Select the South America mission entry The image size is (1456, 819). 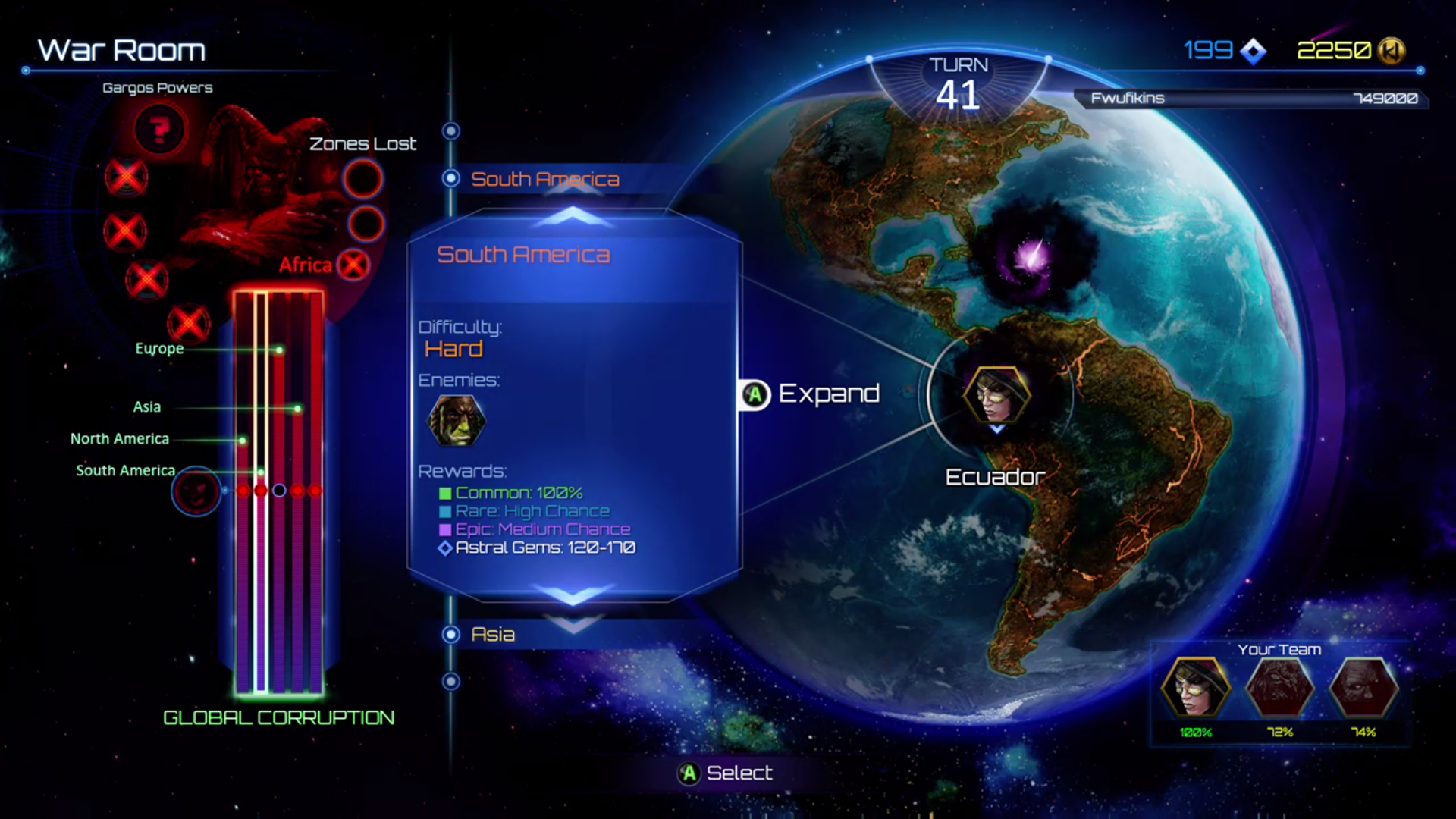click(x=544, y=179)
